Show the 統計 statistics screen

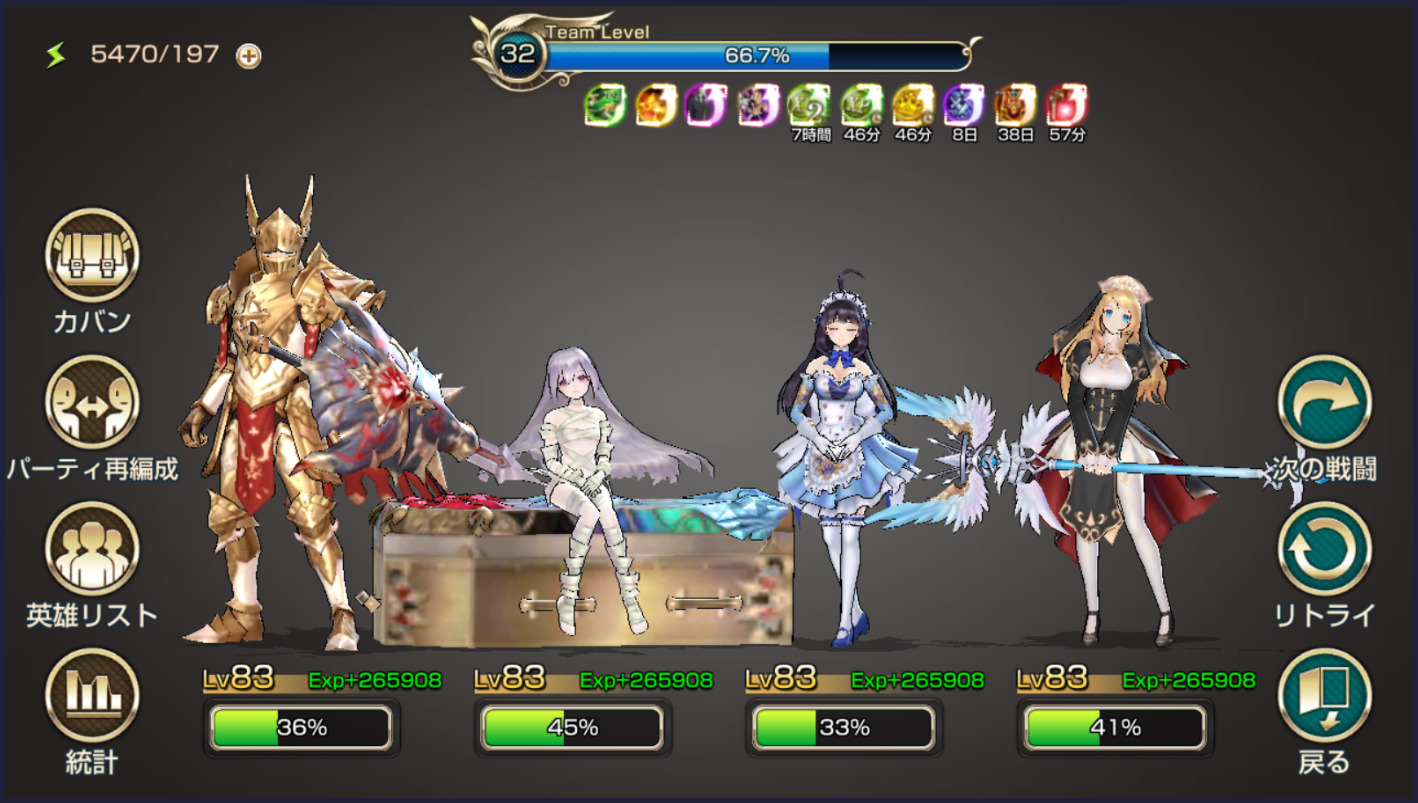point(92,696)
